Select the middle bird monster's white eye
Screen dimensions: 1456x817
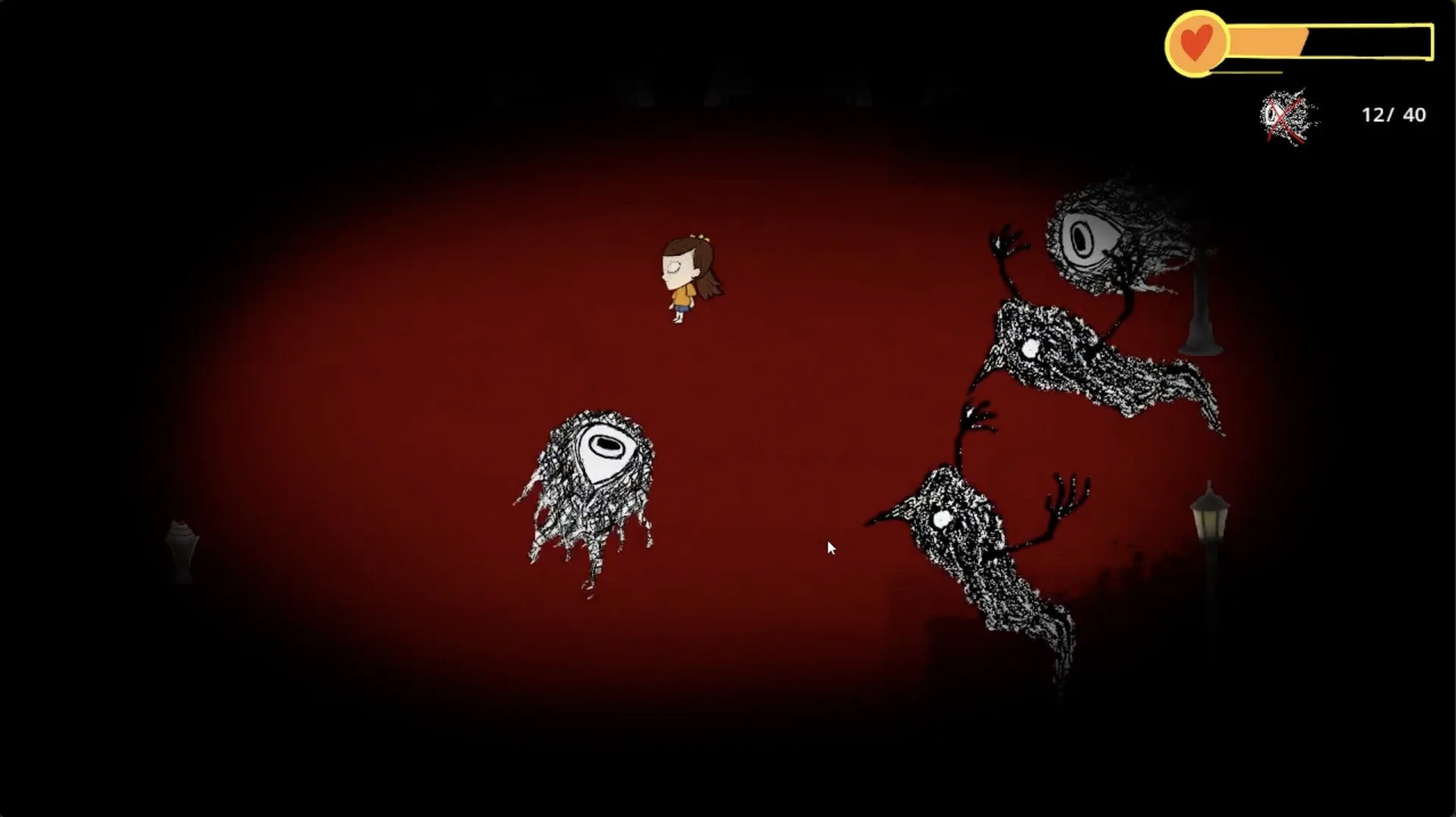pyautogui.click(x=1031, y=349)
